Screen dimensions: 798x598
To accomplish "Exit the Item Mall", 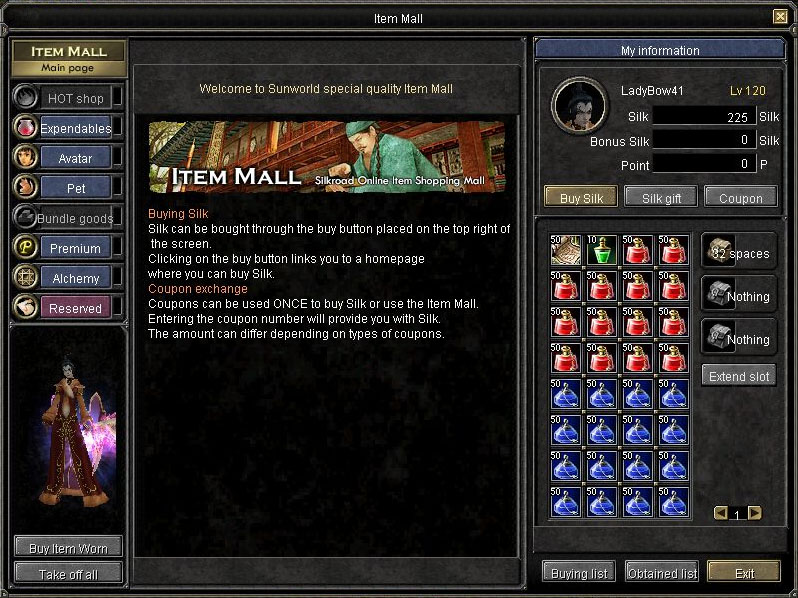I will coord(744,573).
